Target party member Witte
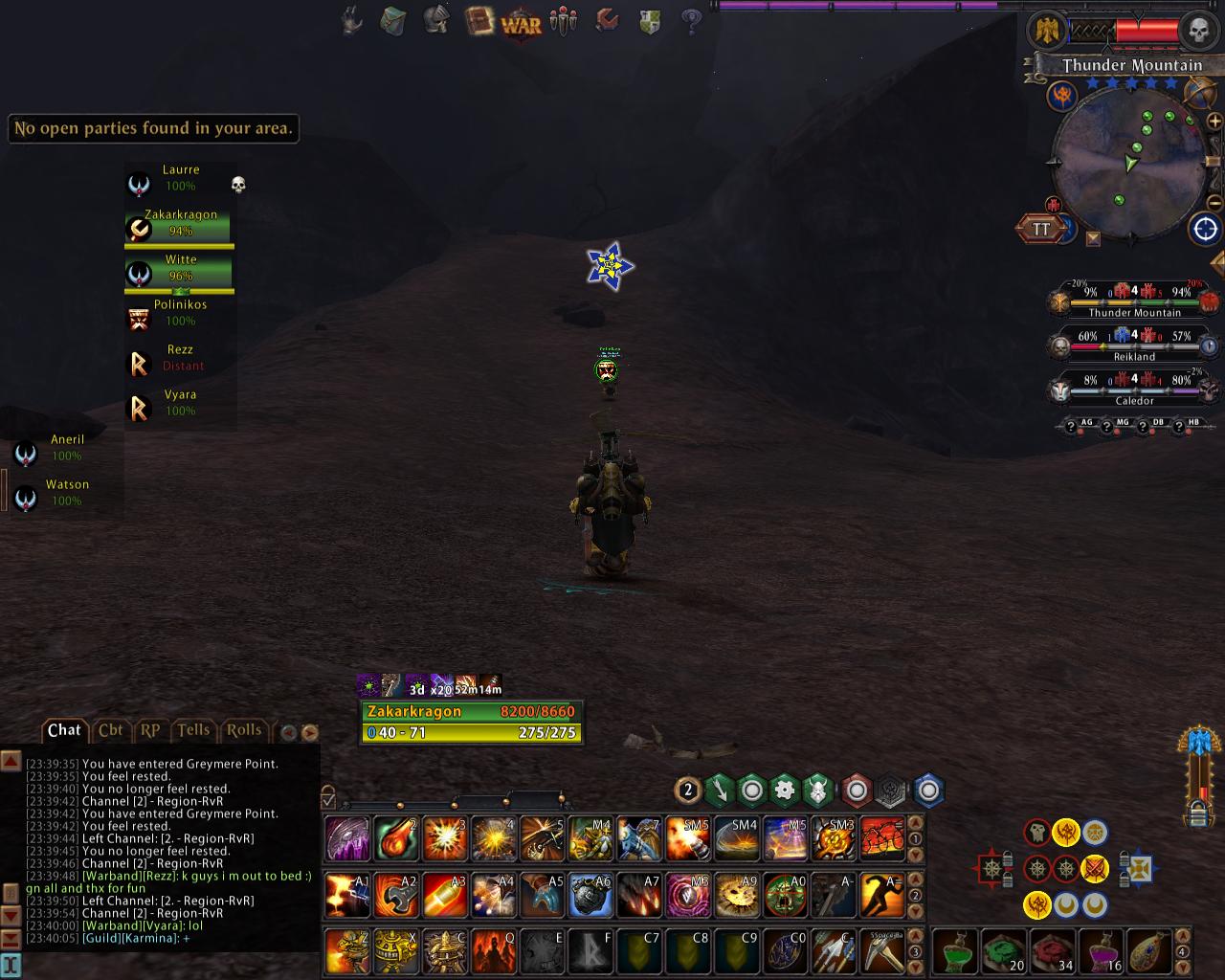Viewport: 1225px width, 980px height. click(180, 268)
